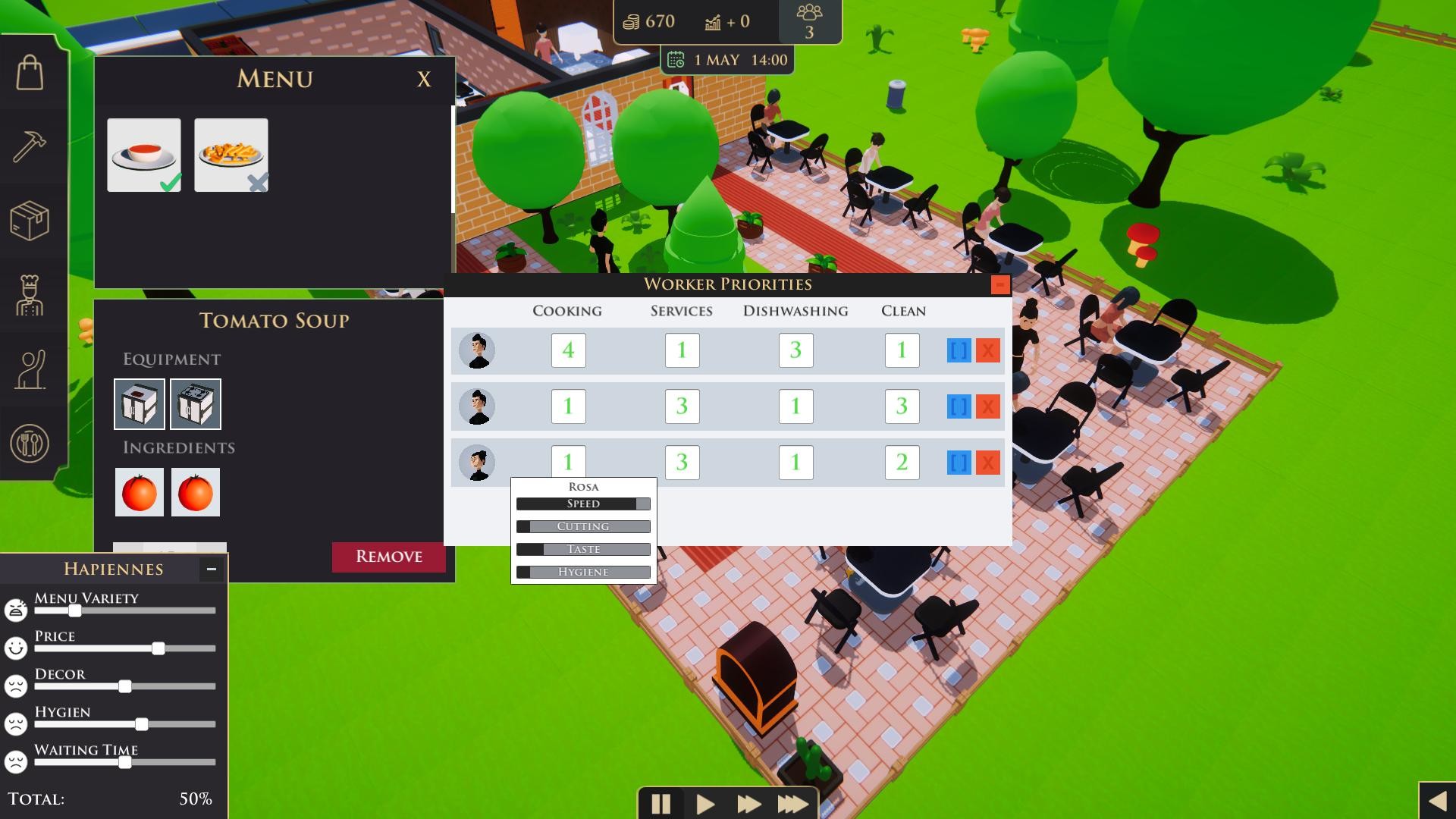1456x819 pixels.
Task: Click the coins icon showing 670 money
Action: click(630, 21)
